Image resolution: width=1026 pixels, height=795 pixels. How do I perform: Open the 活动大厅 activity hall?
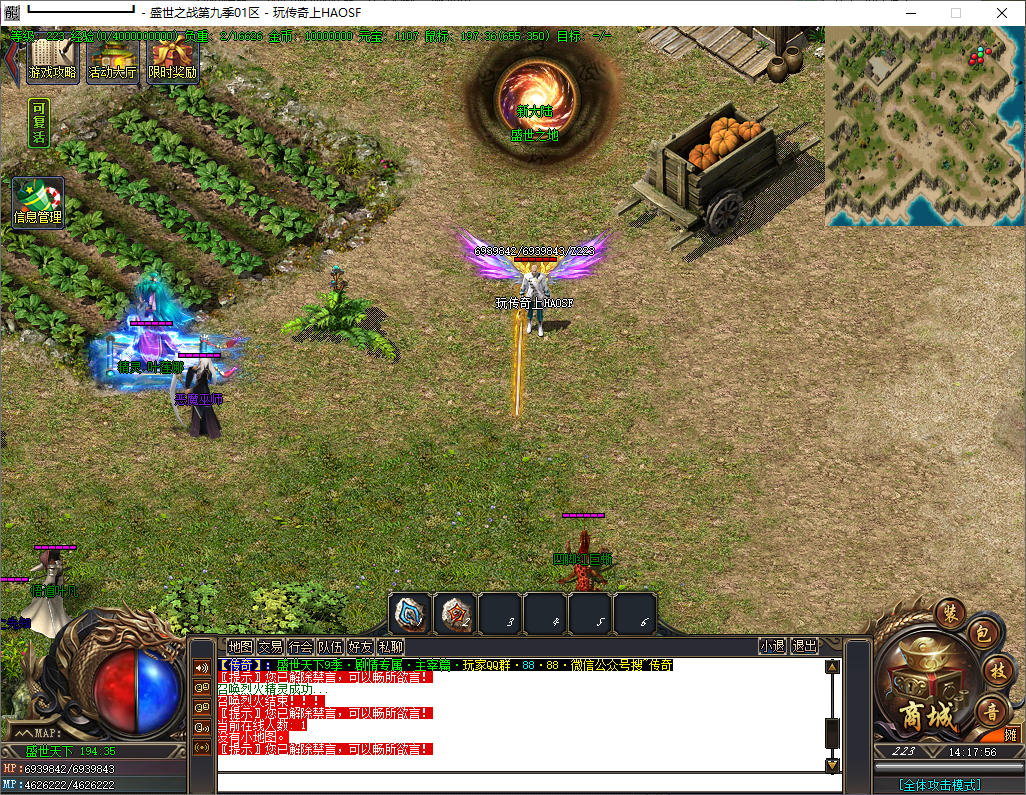(112, 62)
